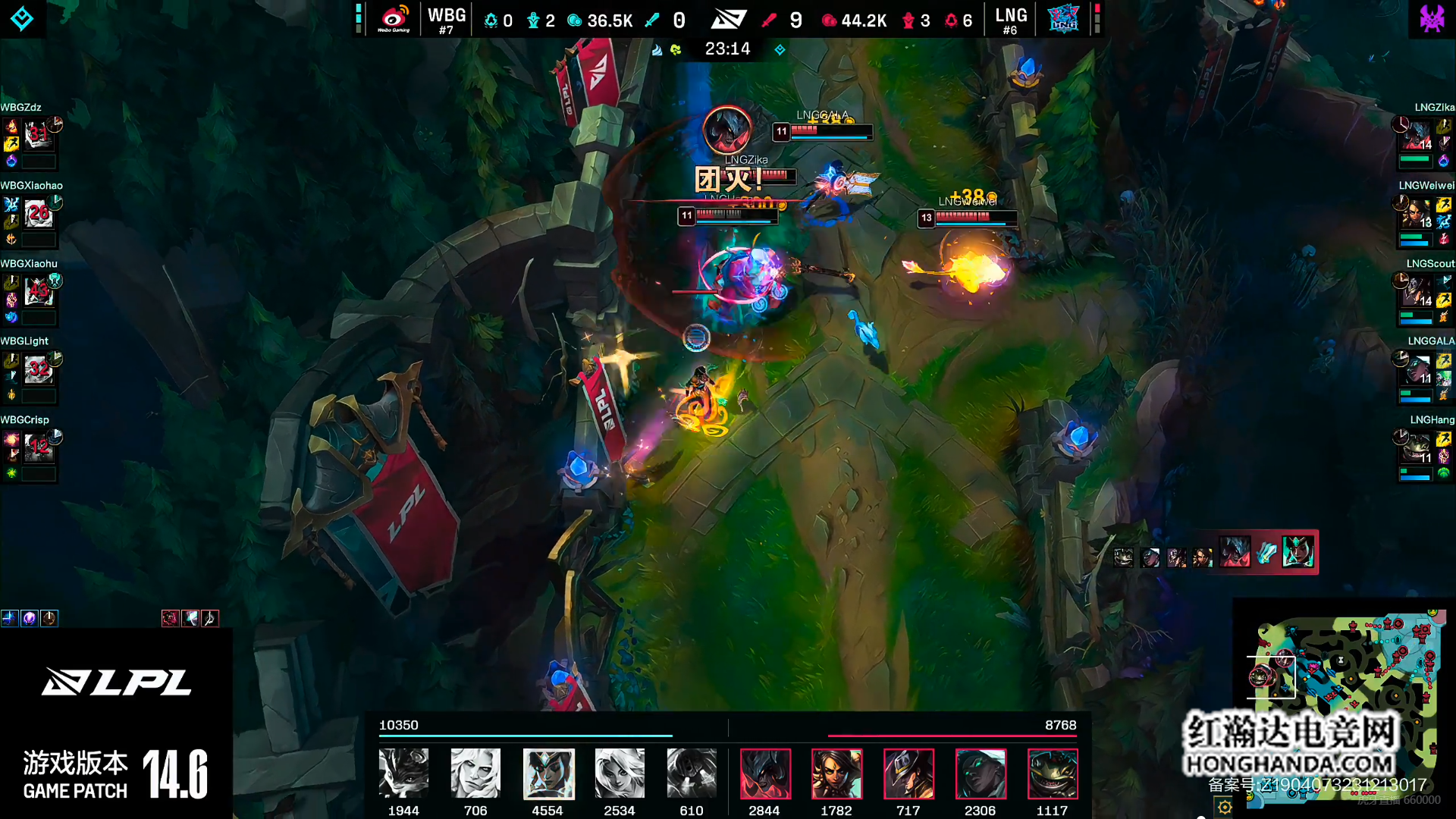
Task: Click the damage portrait showing 4554
Action: [x=548, y=773]
